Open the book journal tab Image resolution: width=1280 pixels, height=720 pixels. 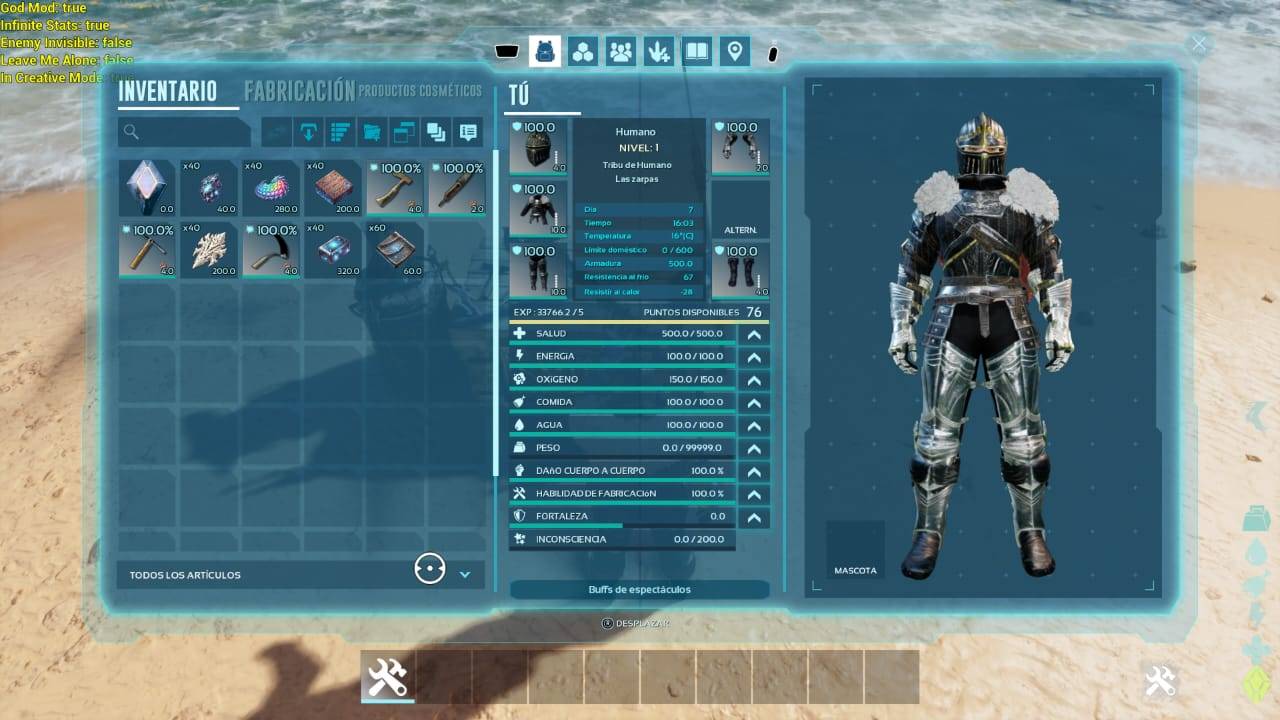pyautogui.click(x=697, y=51)
